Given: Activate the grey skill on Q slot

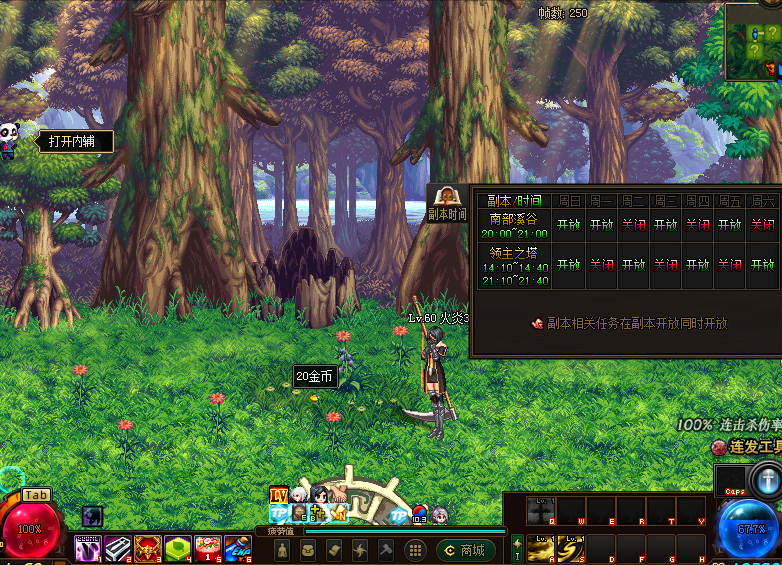Looking at the screenshot, I should coord(541,511).
